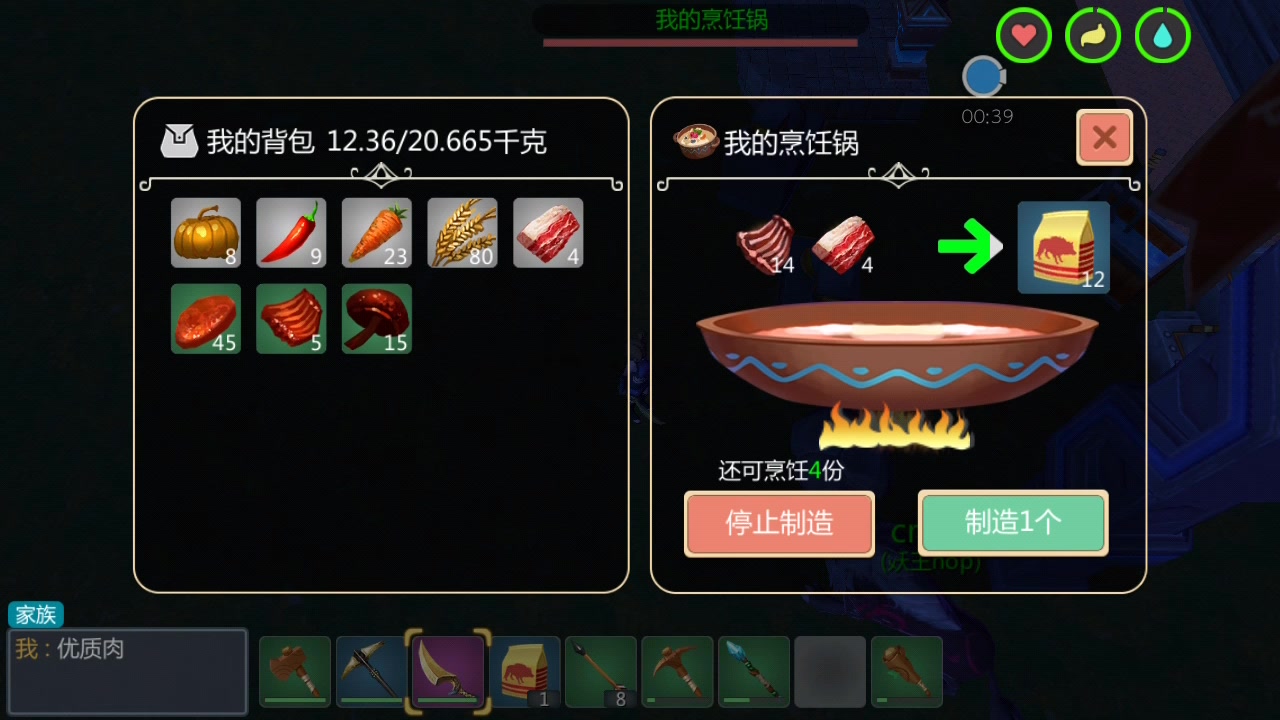Click the cooking progress bar under 我的烹饪锅 title
Image resolution: width=1280 pixels, height=720 pixels.
700,43
